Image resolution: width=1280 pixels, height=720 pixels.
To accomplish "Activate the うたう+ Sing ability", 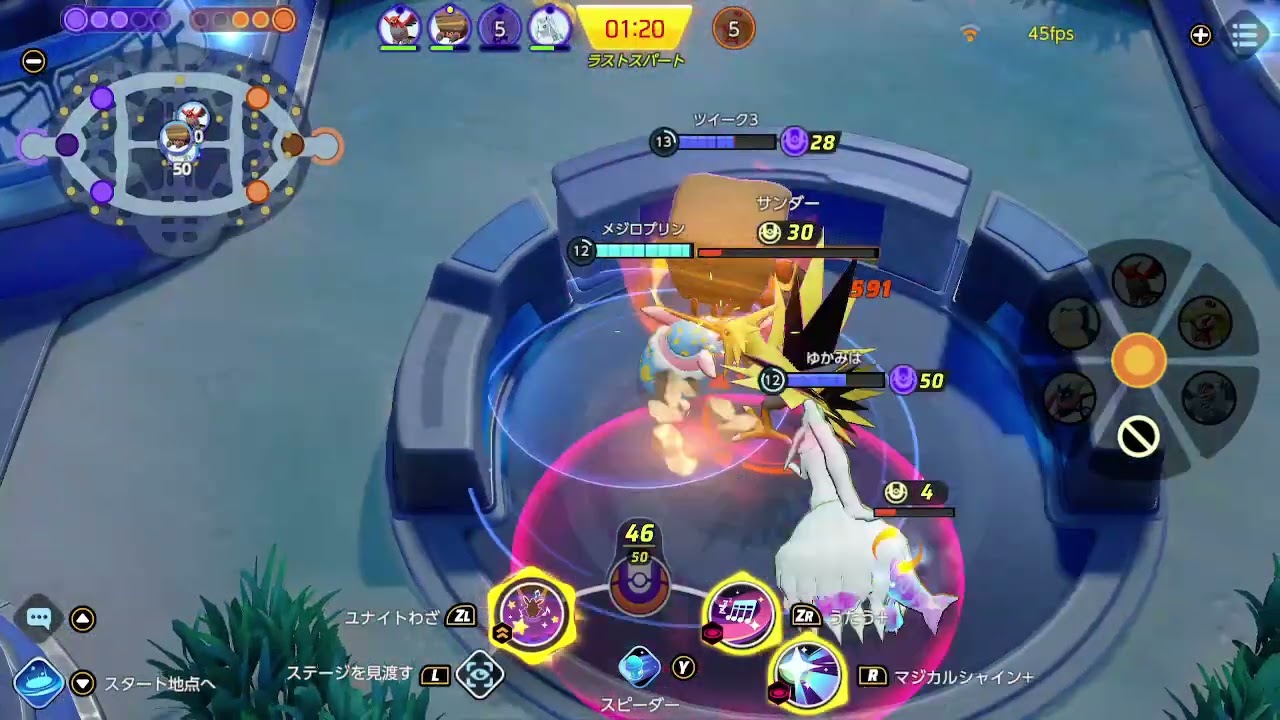I will tap(741, 614).
